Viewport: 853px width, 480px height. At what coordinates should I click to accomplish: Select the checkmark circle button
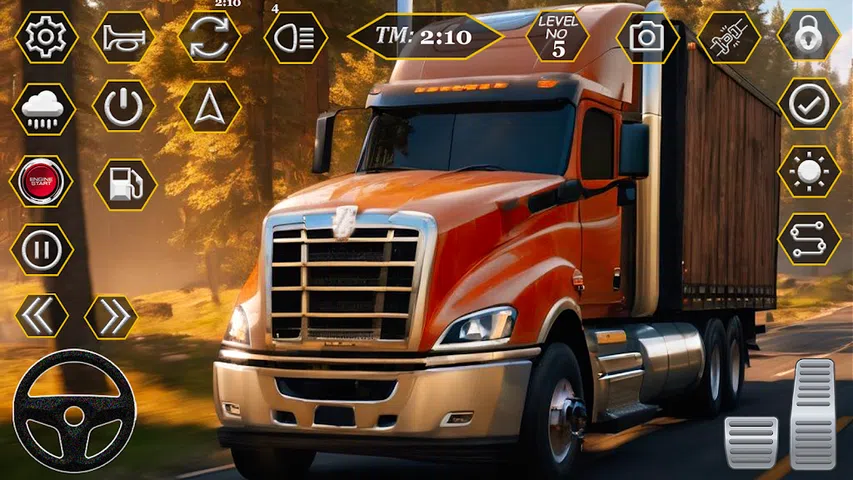tap(809, 103)
